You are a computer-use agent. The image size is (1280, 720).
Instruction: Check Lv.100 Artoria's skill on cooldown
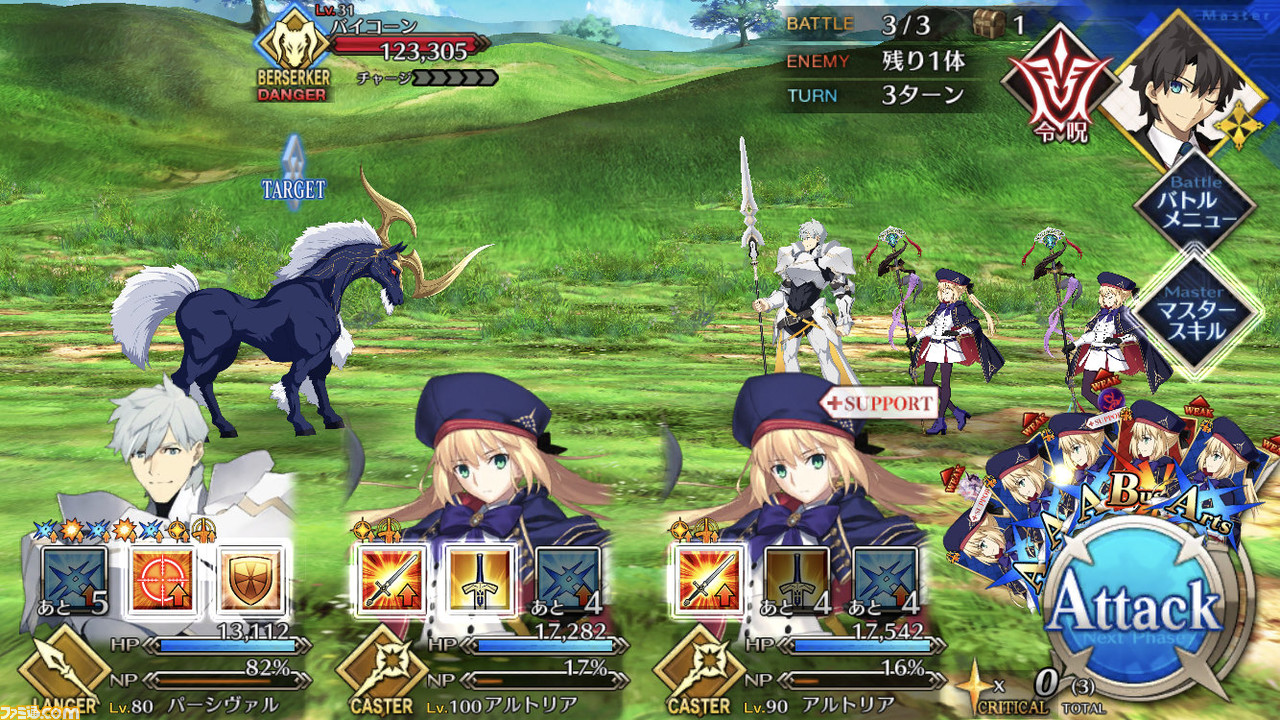[x=569, y=579]
